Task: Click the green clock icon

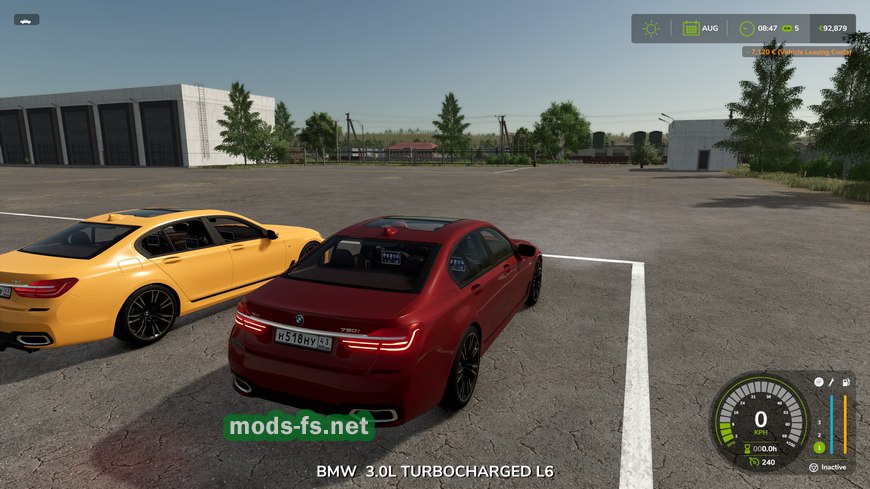Action: click(746, 28)
